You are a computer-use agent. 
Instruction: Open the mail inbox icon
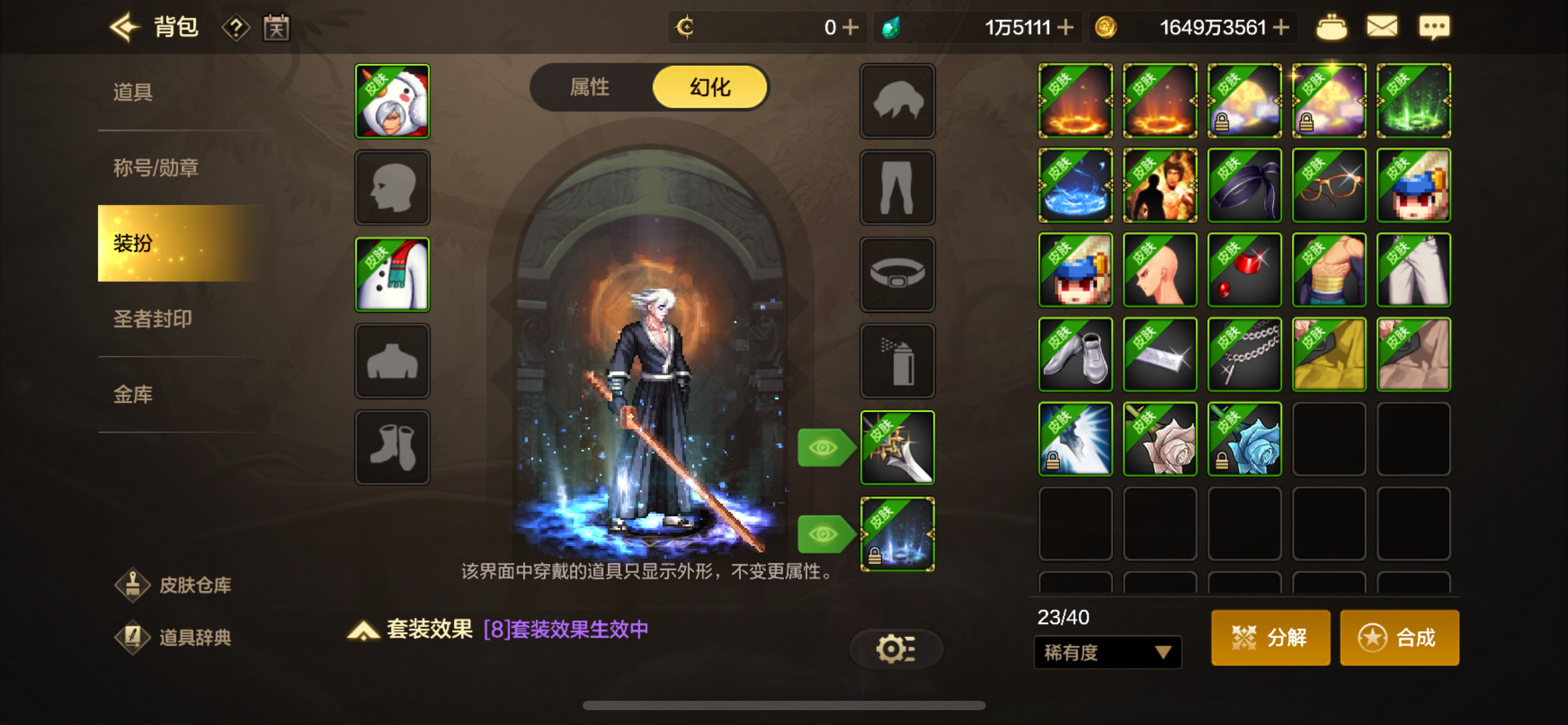tap(1382, 27)
